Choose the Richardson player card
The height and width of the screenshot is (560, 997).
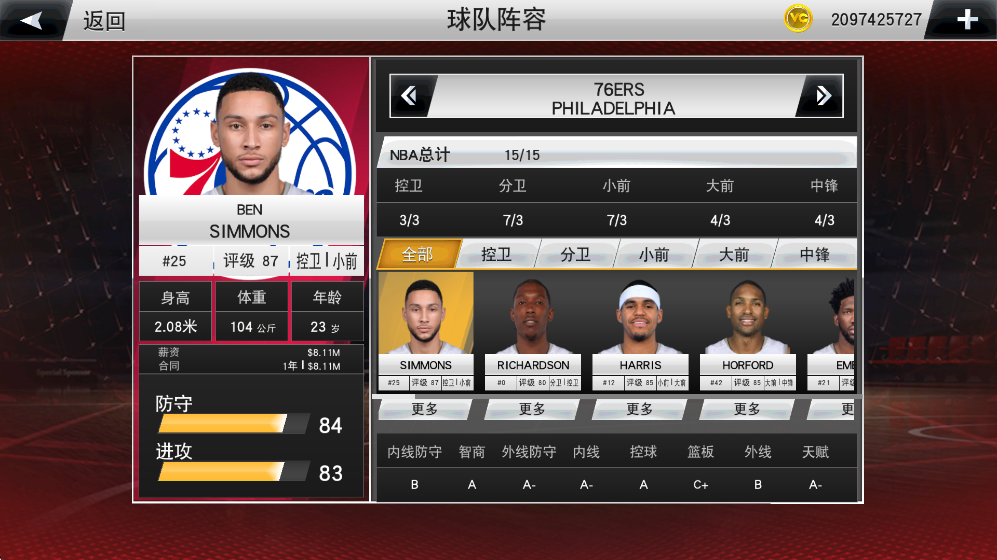pyautogui.click(x=533, y=331)
